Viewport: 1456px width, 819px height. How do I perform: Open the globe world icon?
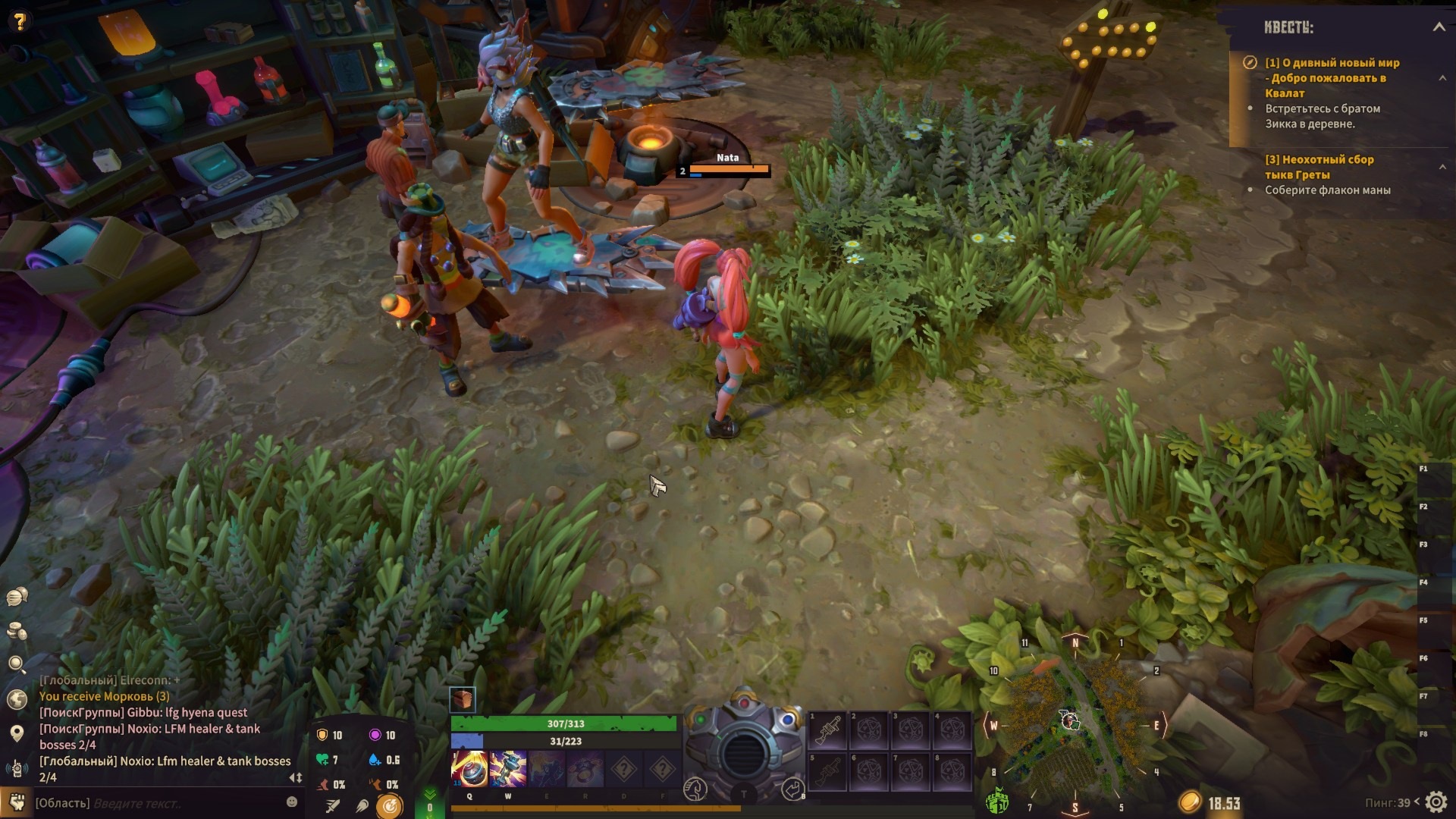pyautogui.click(x=17, y=699)
